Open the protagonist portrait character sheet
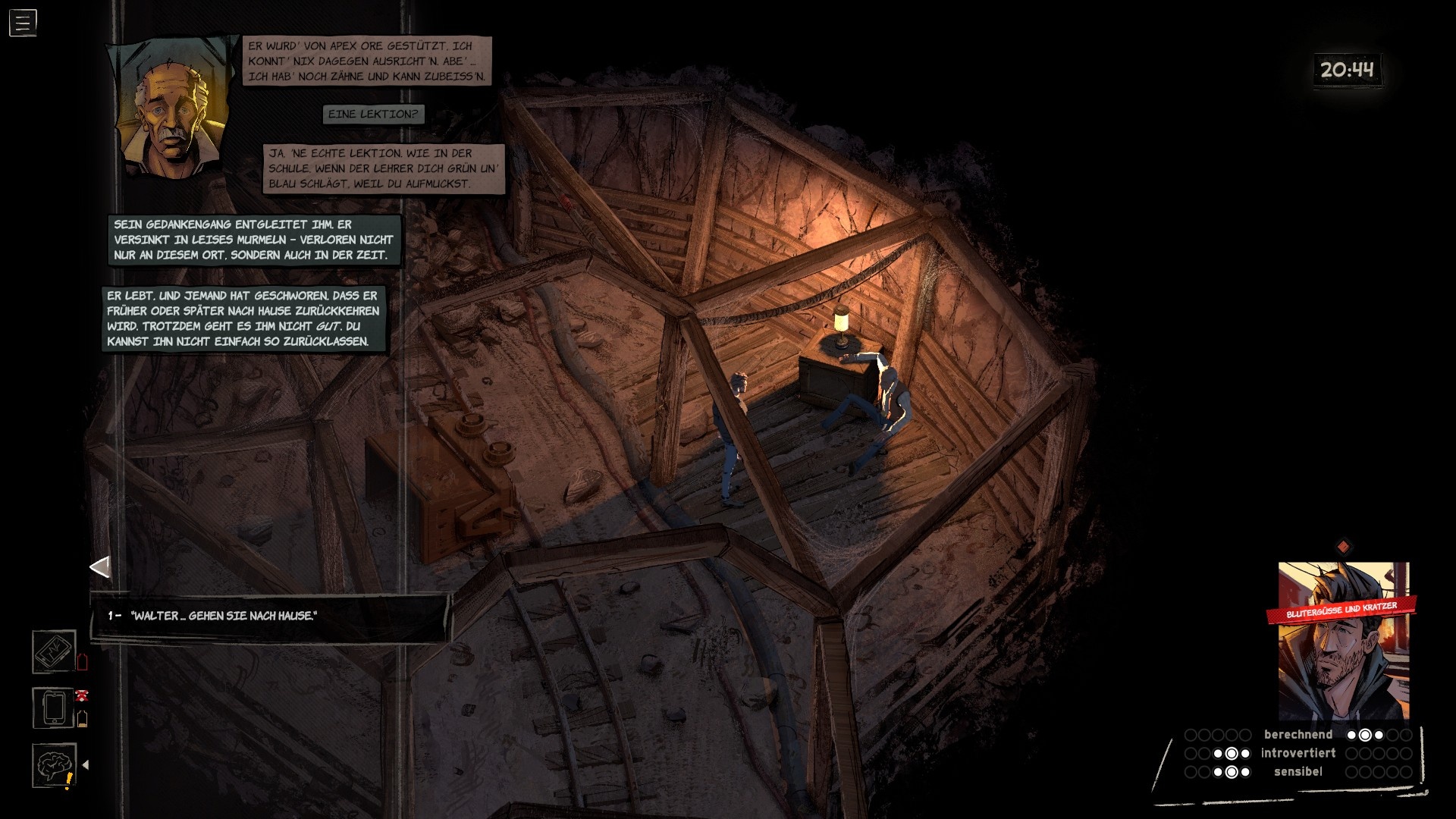1456x819 pixels. pos(1343,641)
